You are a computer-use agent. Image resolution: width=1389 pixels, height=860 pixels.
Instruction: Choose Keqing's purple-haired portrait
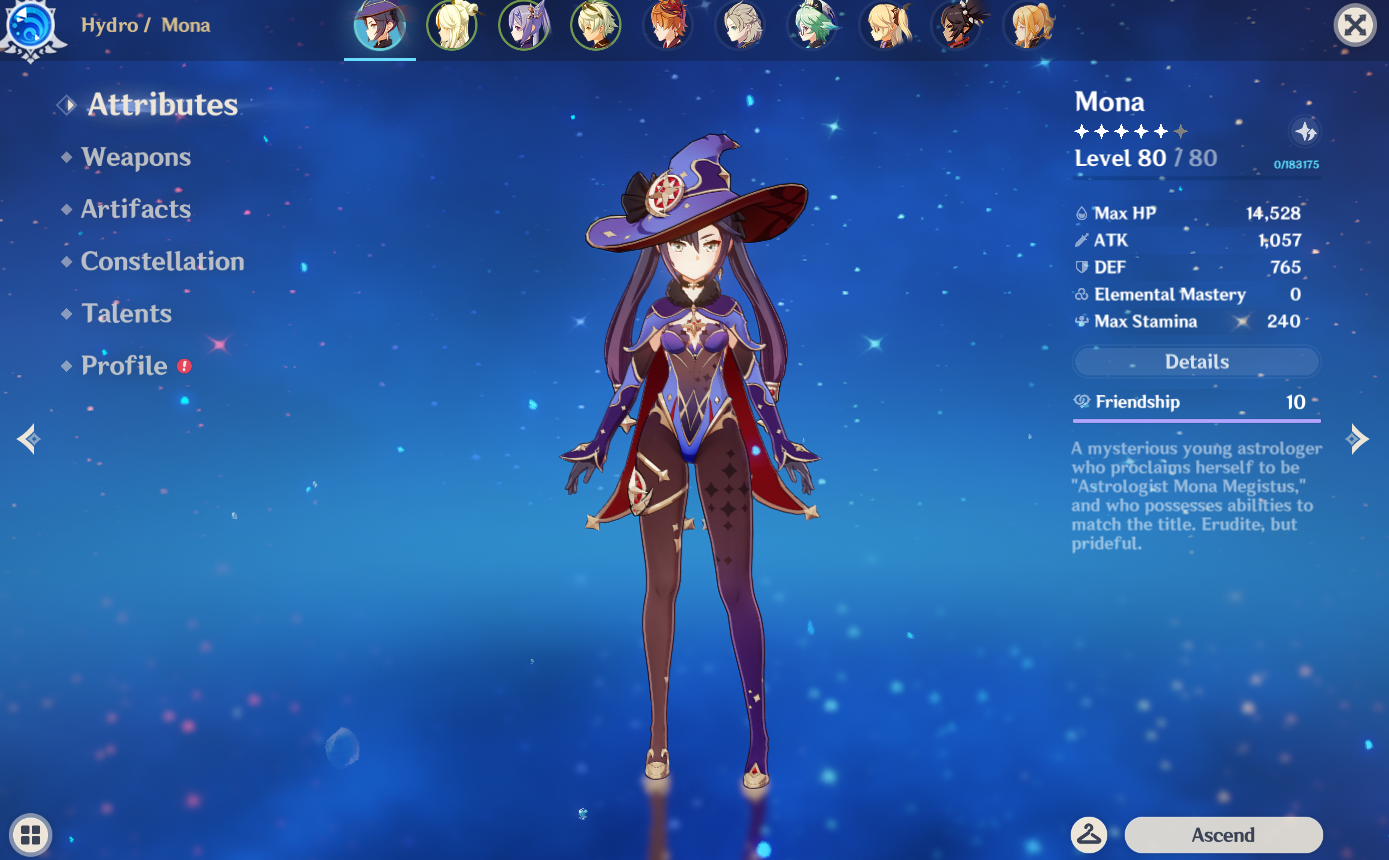(x=524, y=25)
